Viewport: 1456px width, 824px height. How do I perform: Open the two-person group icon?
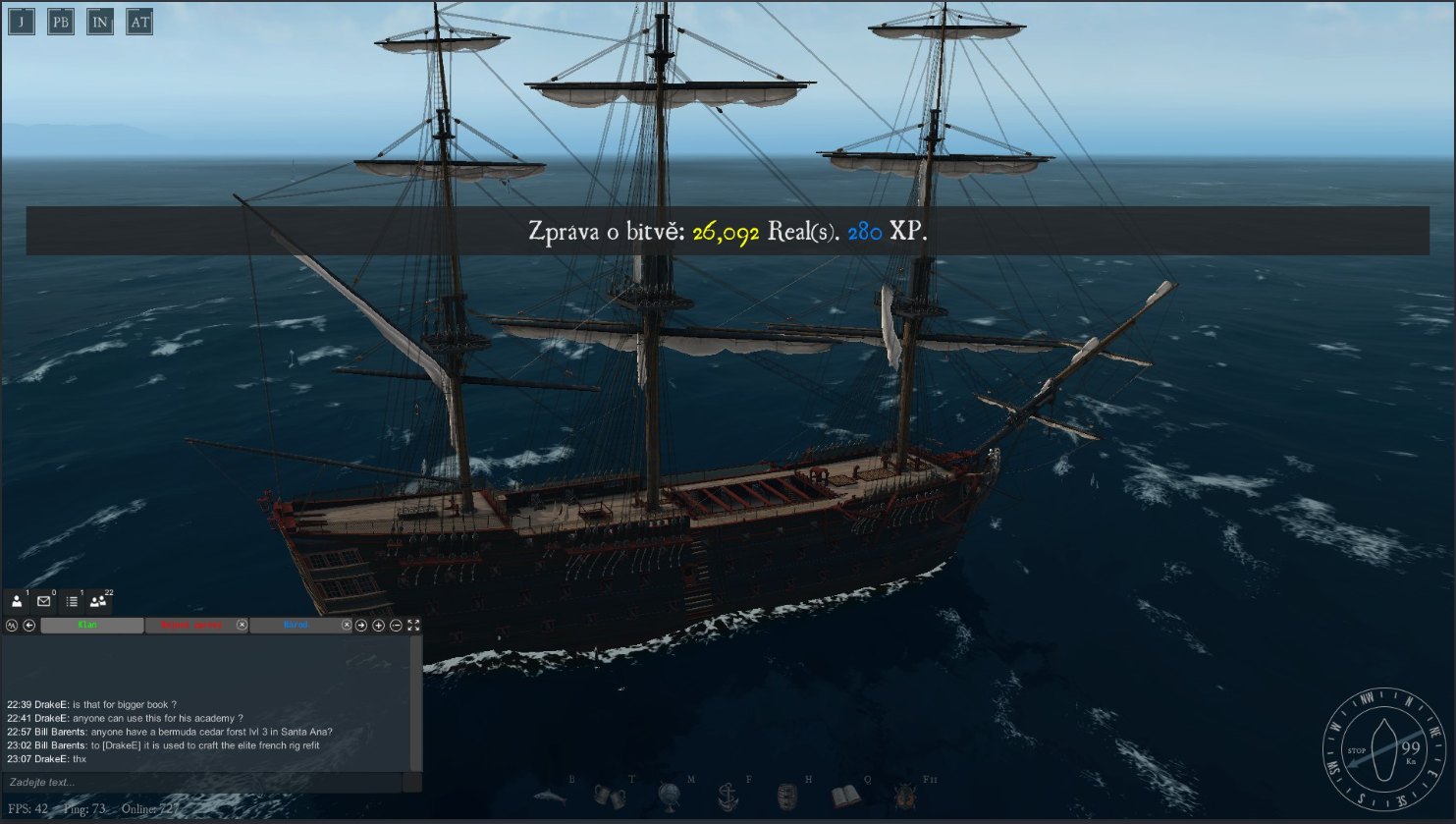98,601
